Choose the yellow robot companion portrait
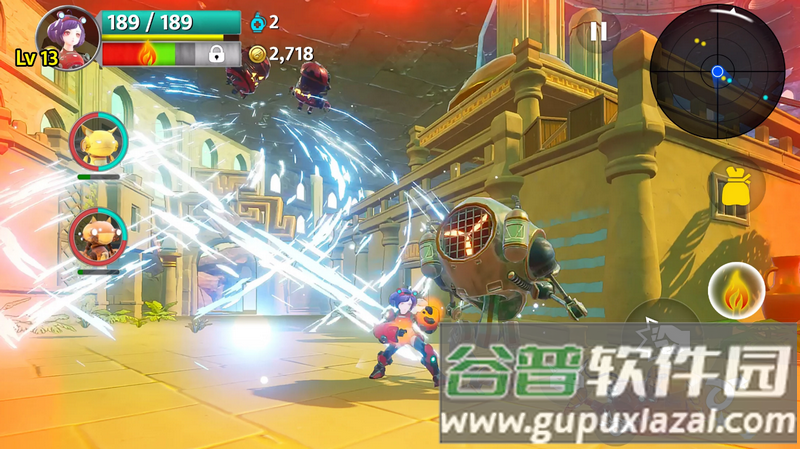Screen dimensions: 800x449 (98, 142)
